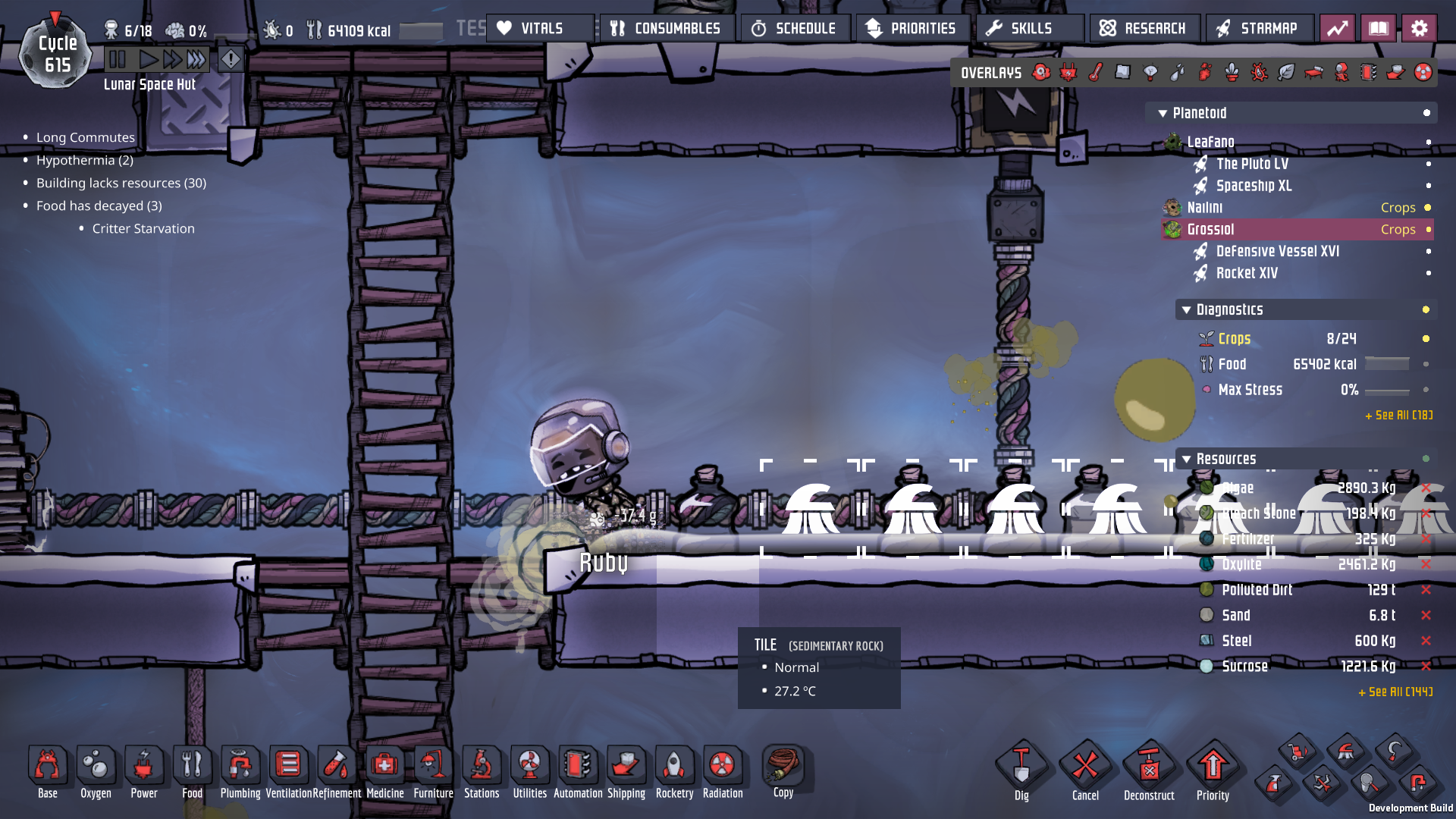The image size is (1456, 819).
Task: Collapse the Diagnostics section
Action: click(x=1187, y=310)
